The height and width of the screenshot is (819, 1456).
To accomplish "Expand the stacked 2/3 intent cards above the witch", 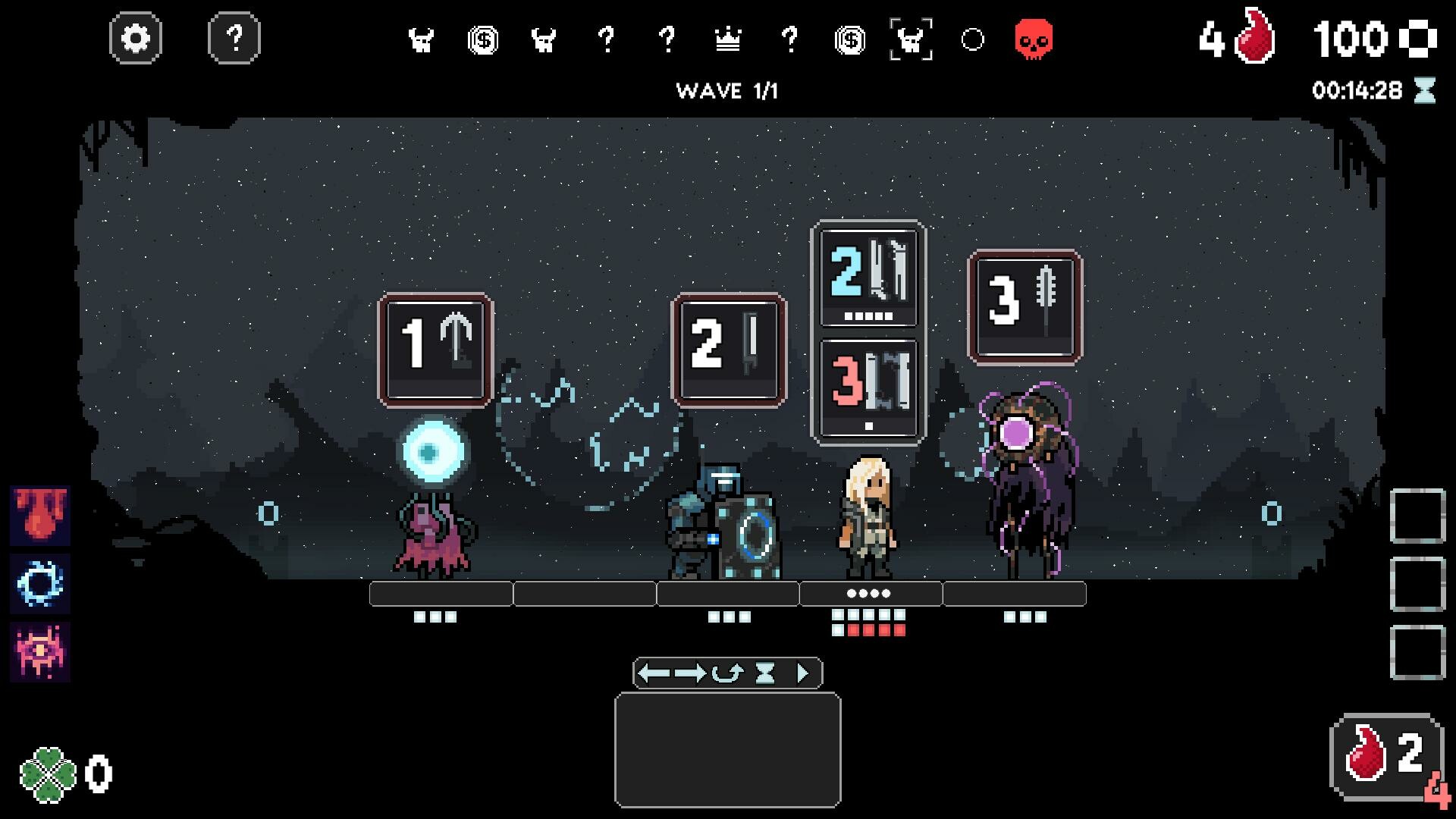I will pyautogui.click(x=868, y=330).
